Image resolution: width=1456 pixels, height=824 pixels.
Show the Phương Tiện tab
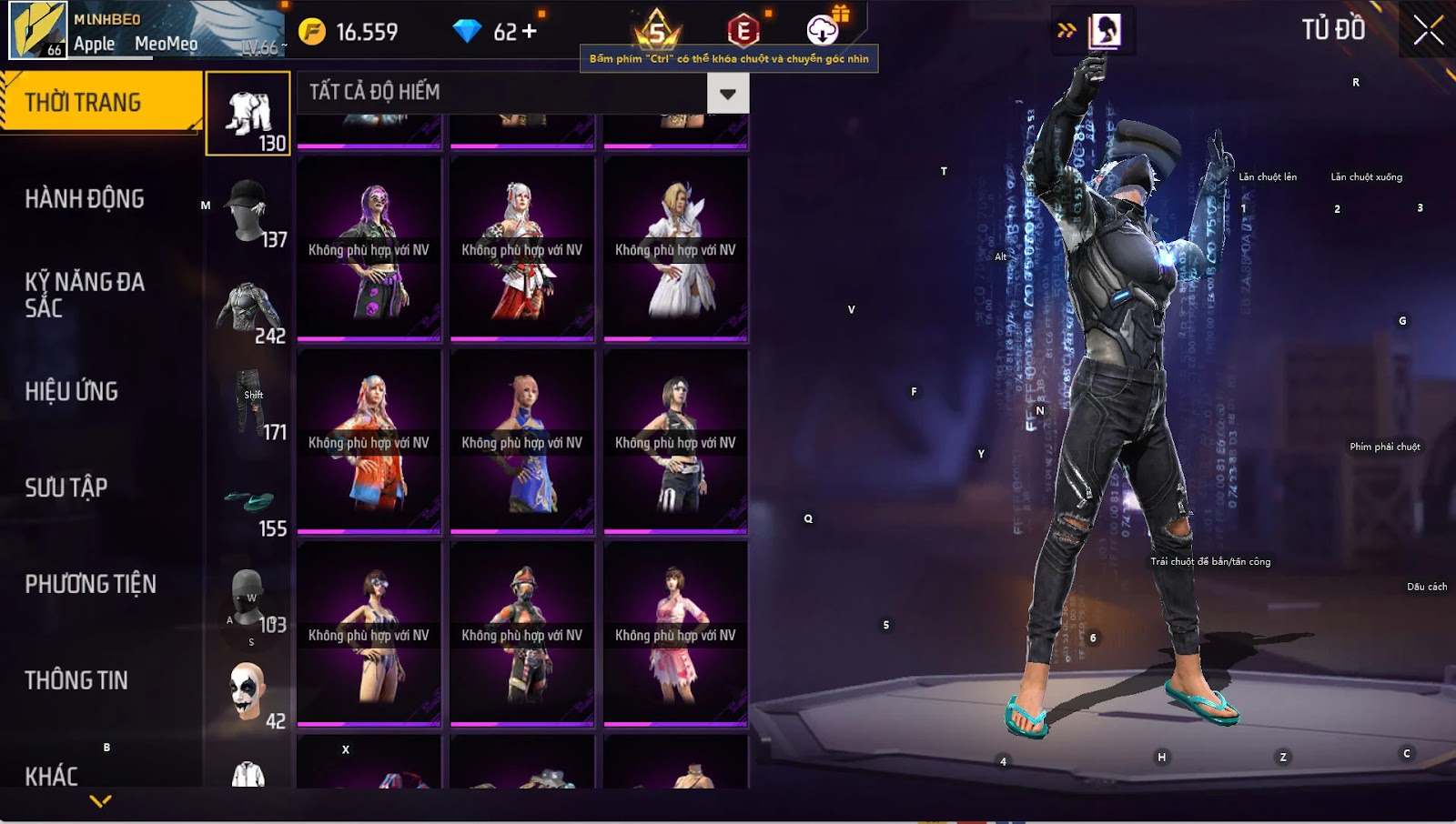click(91, 584)
